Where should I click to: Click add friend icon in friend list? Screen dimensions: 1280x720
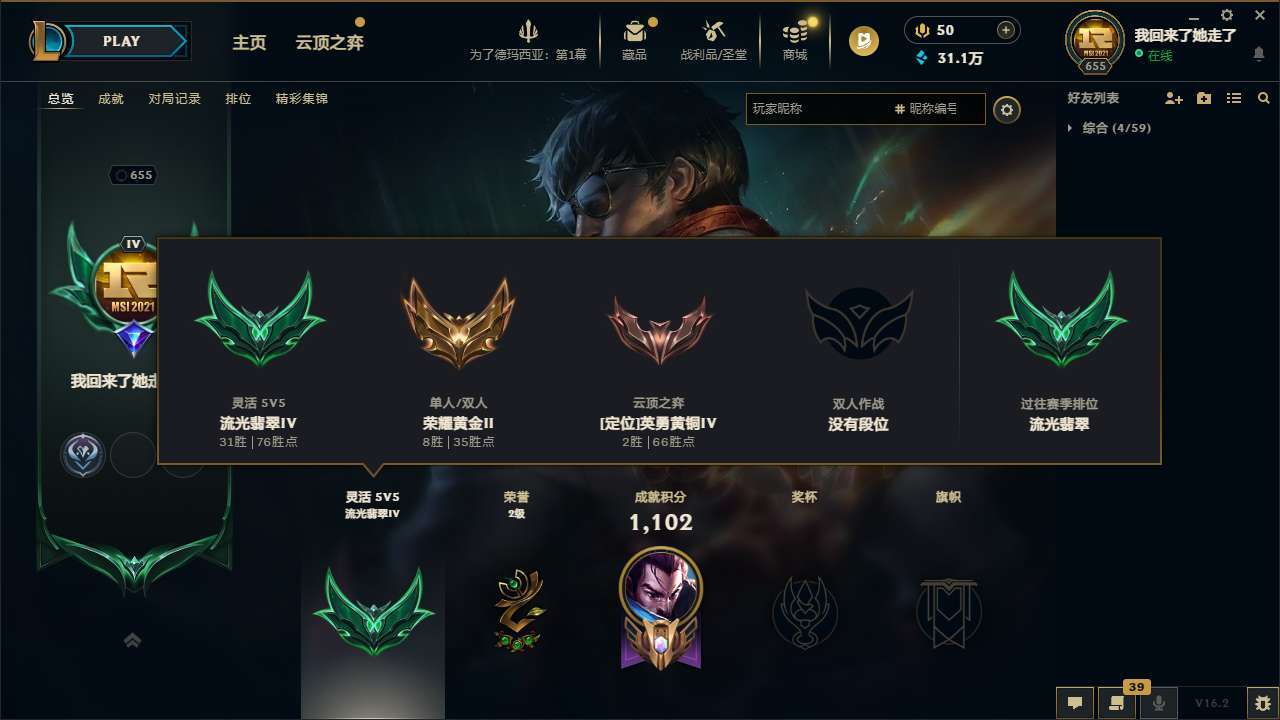click(x=1172, y=98)
